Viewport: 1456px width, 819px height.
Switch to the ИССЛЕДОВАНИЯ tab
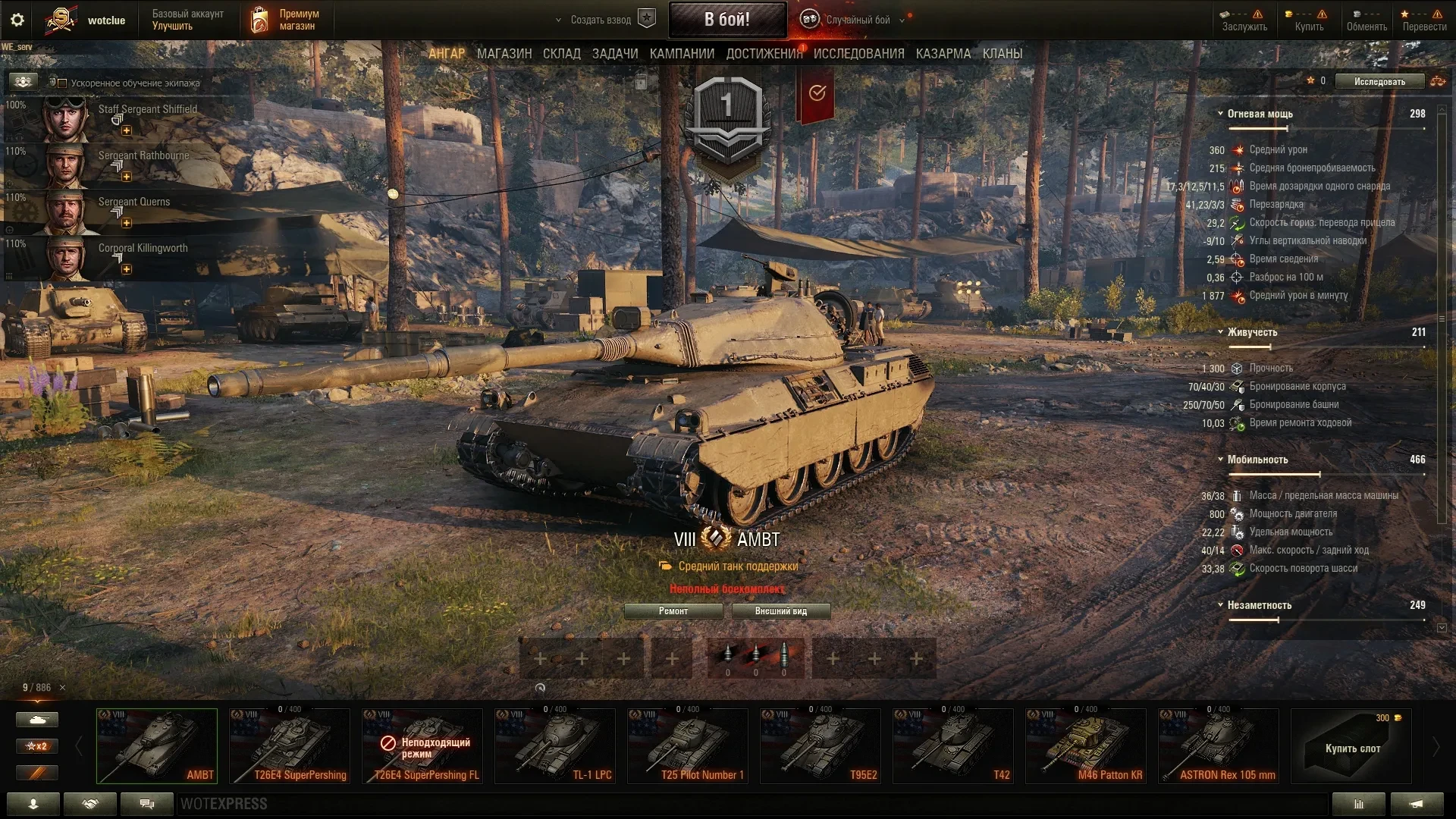tap(858, 54)
